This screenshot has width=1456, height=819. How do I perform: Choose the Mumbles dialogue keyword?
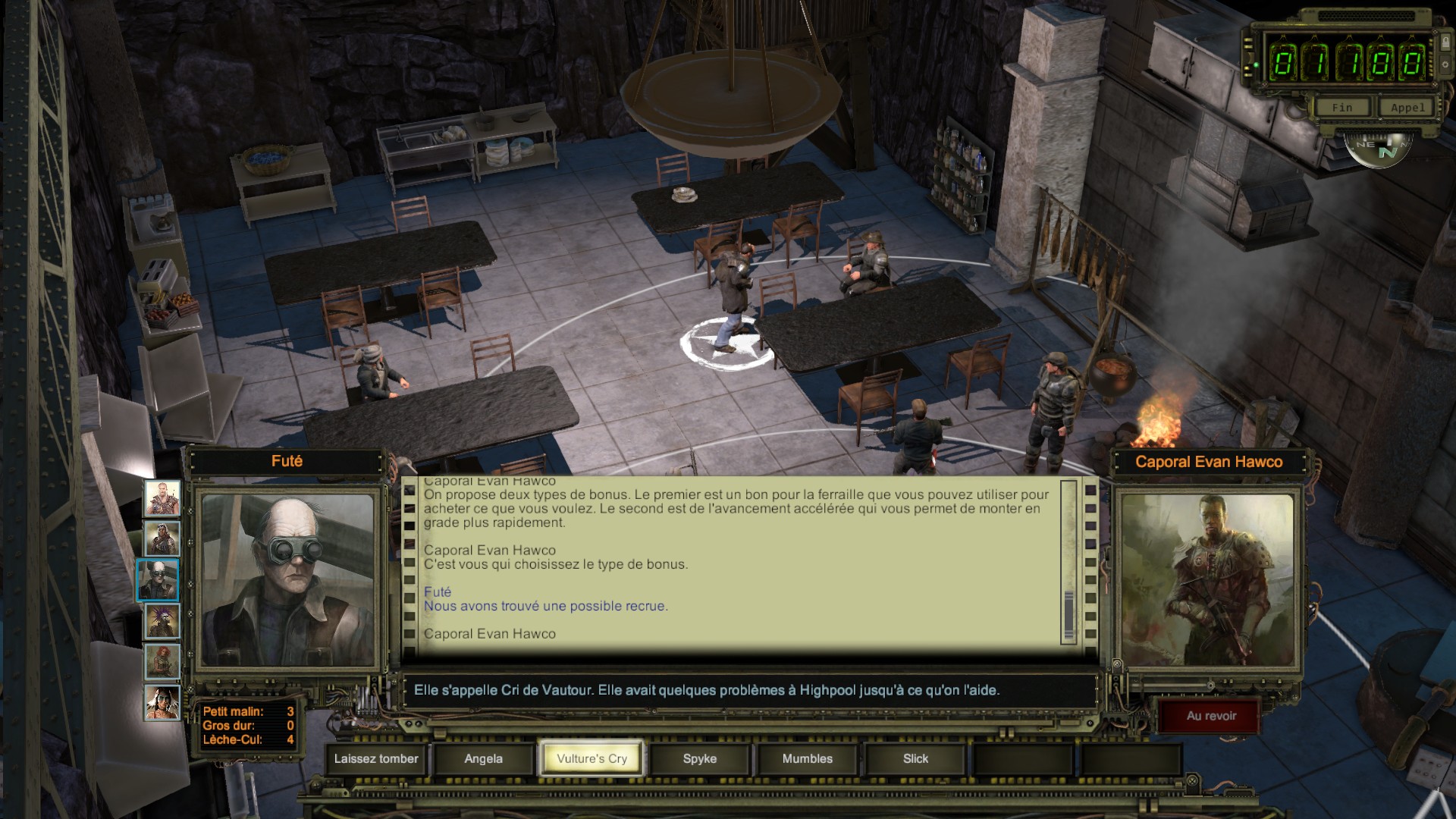[807, 758]
